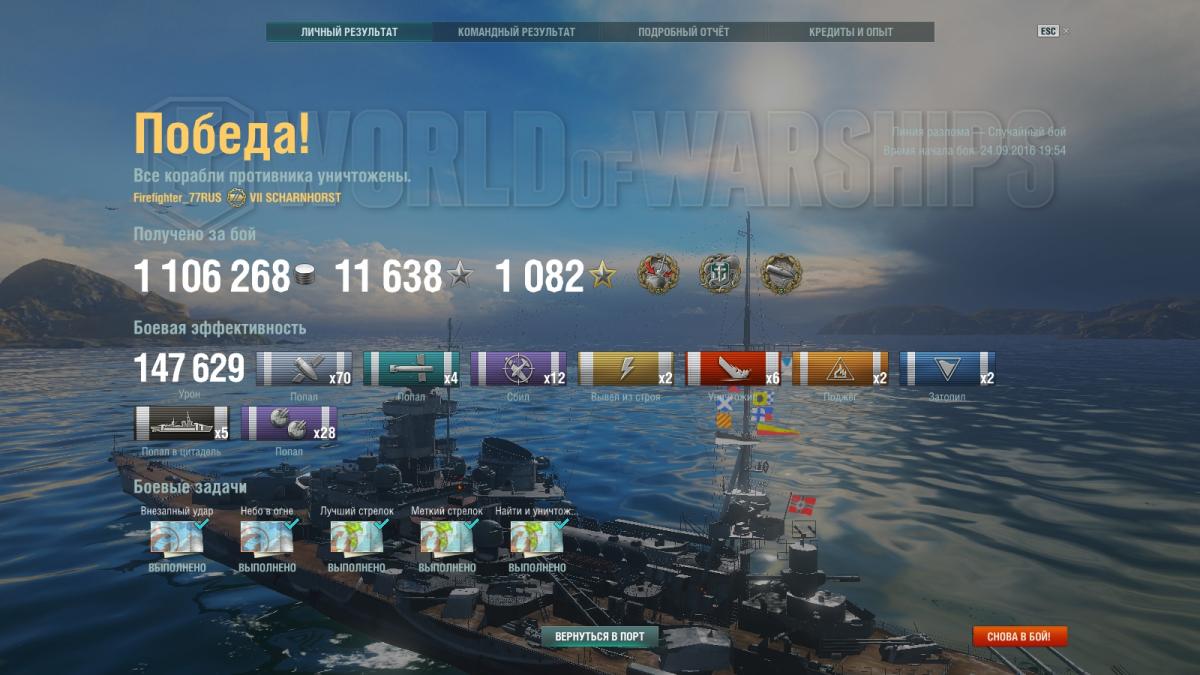Click the flooding ribbon x2

coord(947,369)
